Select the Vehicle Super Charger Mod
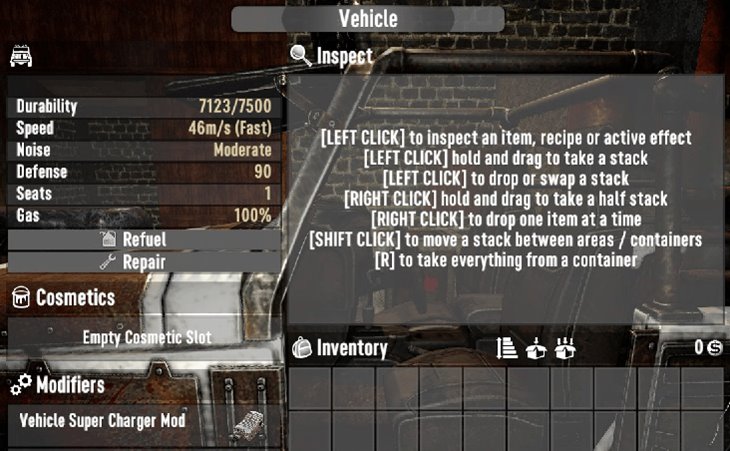This screenshot has width=730, height=451. 140,421
